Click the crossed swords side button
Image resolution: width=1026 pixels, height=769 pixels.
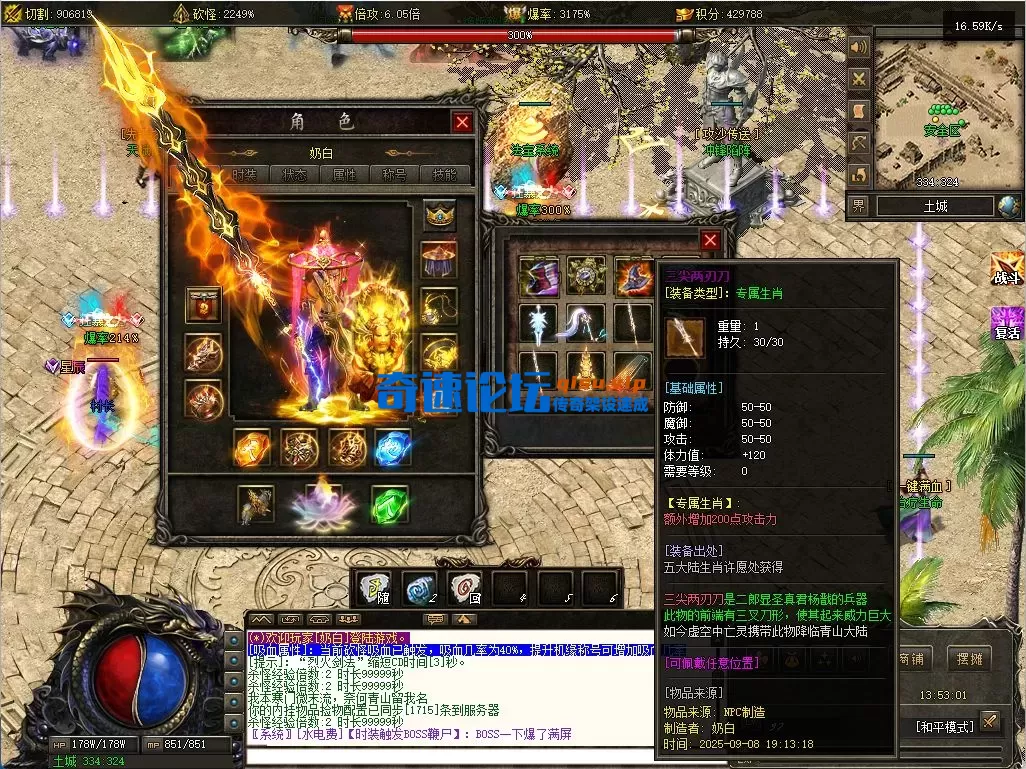[x=858, y=78]
